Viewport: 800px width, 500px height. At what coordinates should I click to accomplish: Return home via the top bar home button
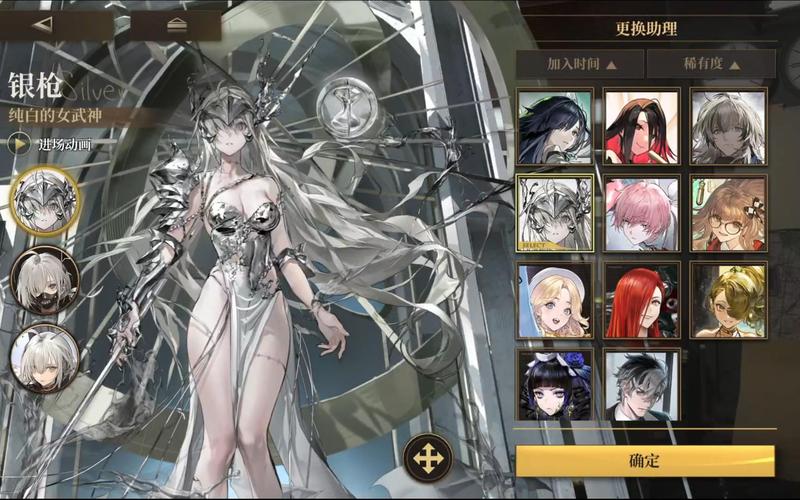177,25
